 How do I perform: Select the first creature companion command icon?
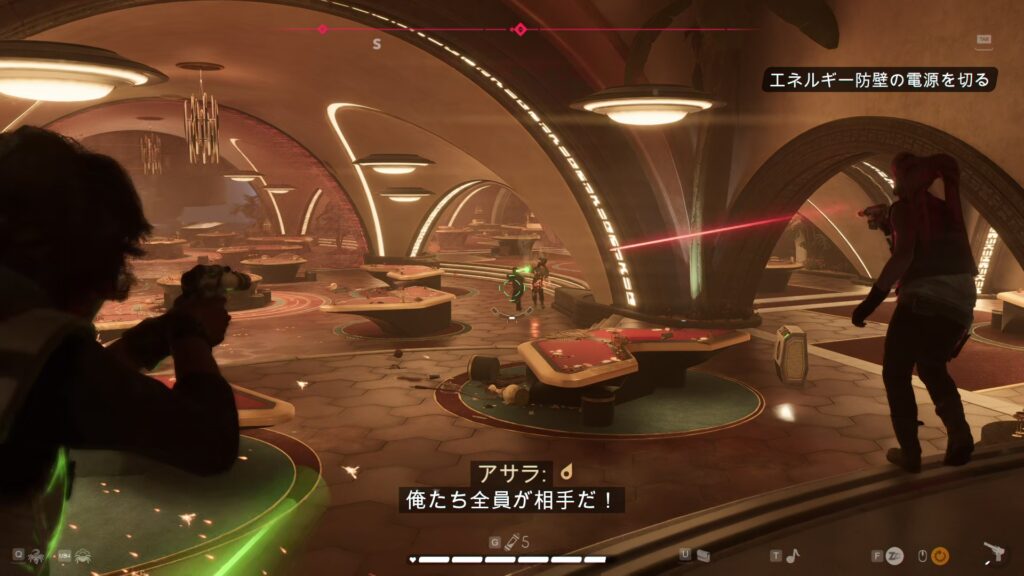pos(34,554)
